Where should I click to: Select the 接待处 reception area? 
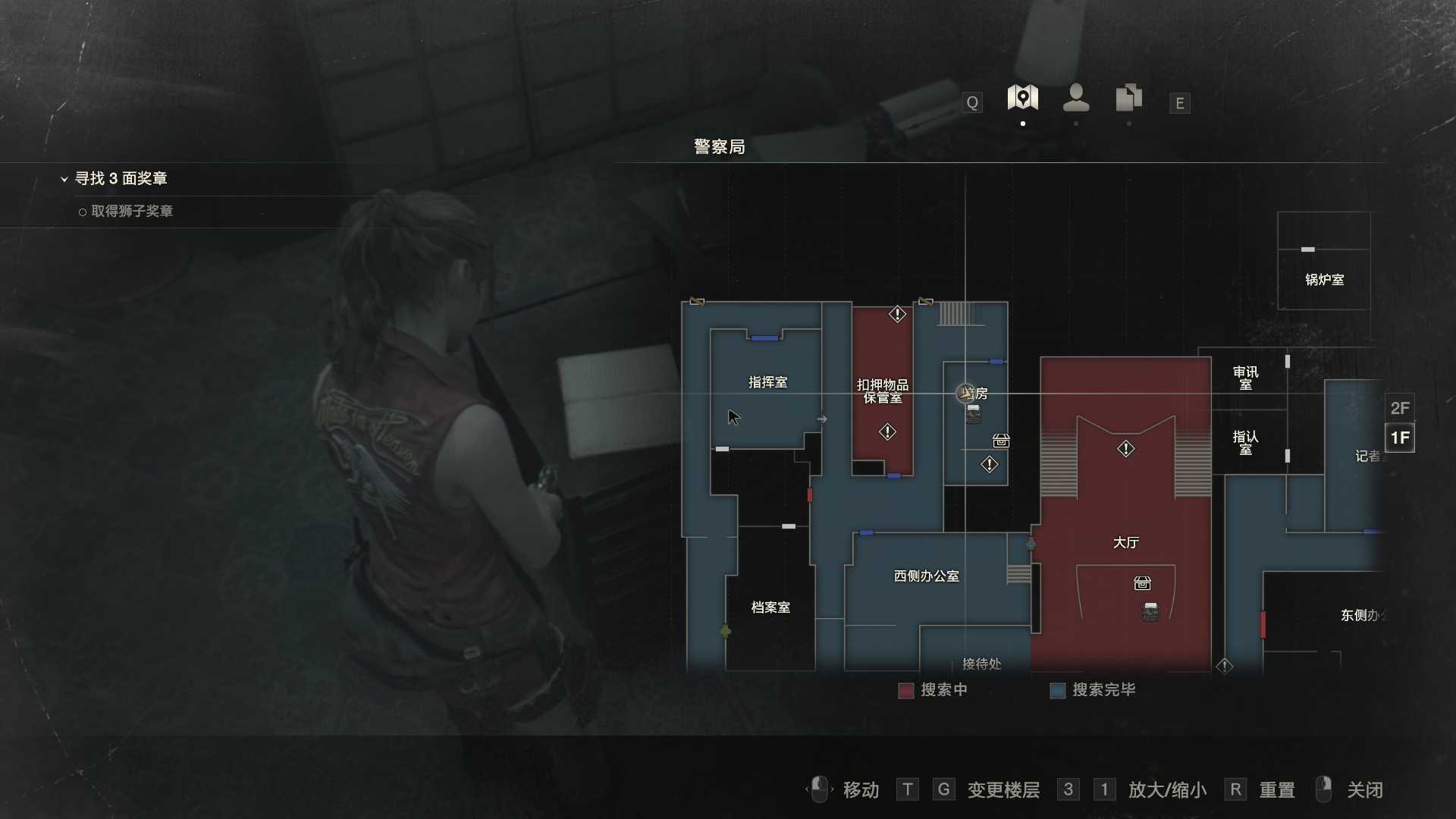point(981,664)
